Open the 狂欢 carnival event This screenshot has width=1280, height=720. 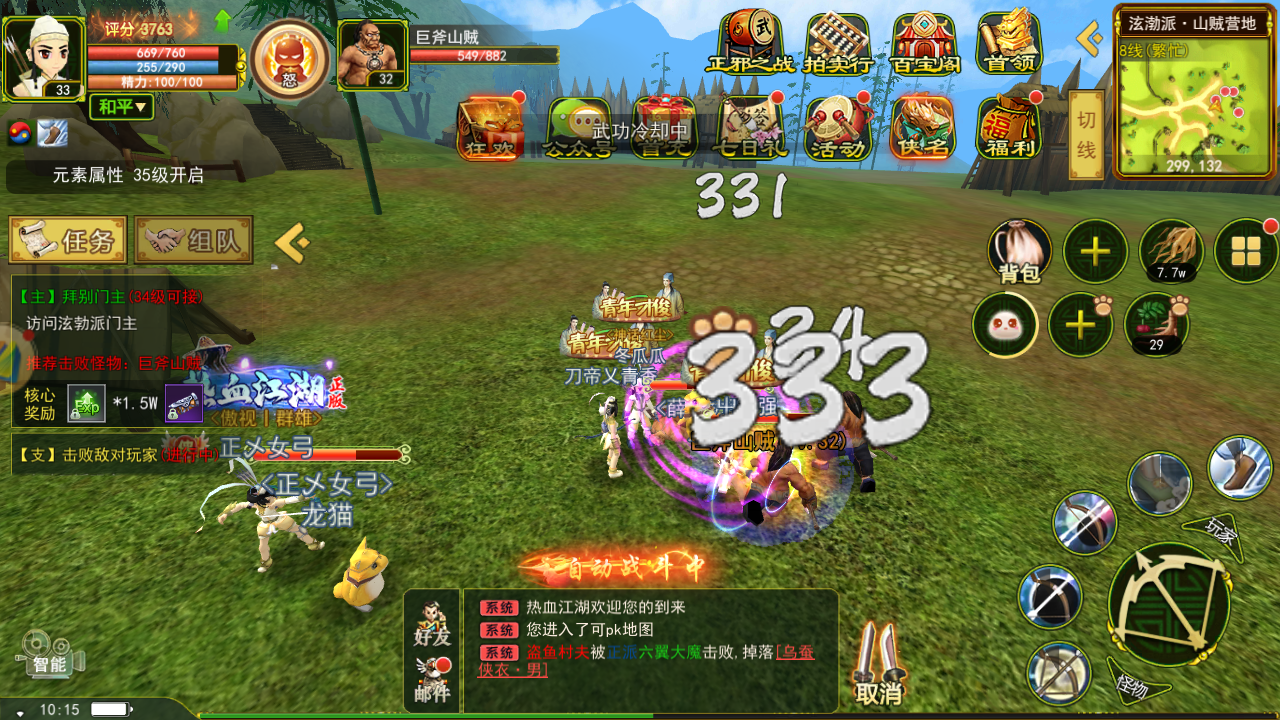coord(490,128)
